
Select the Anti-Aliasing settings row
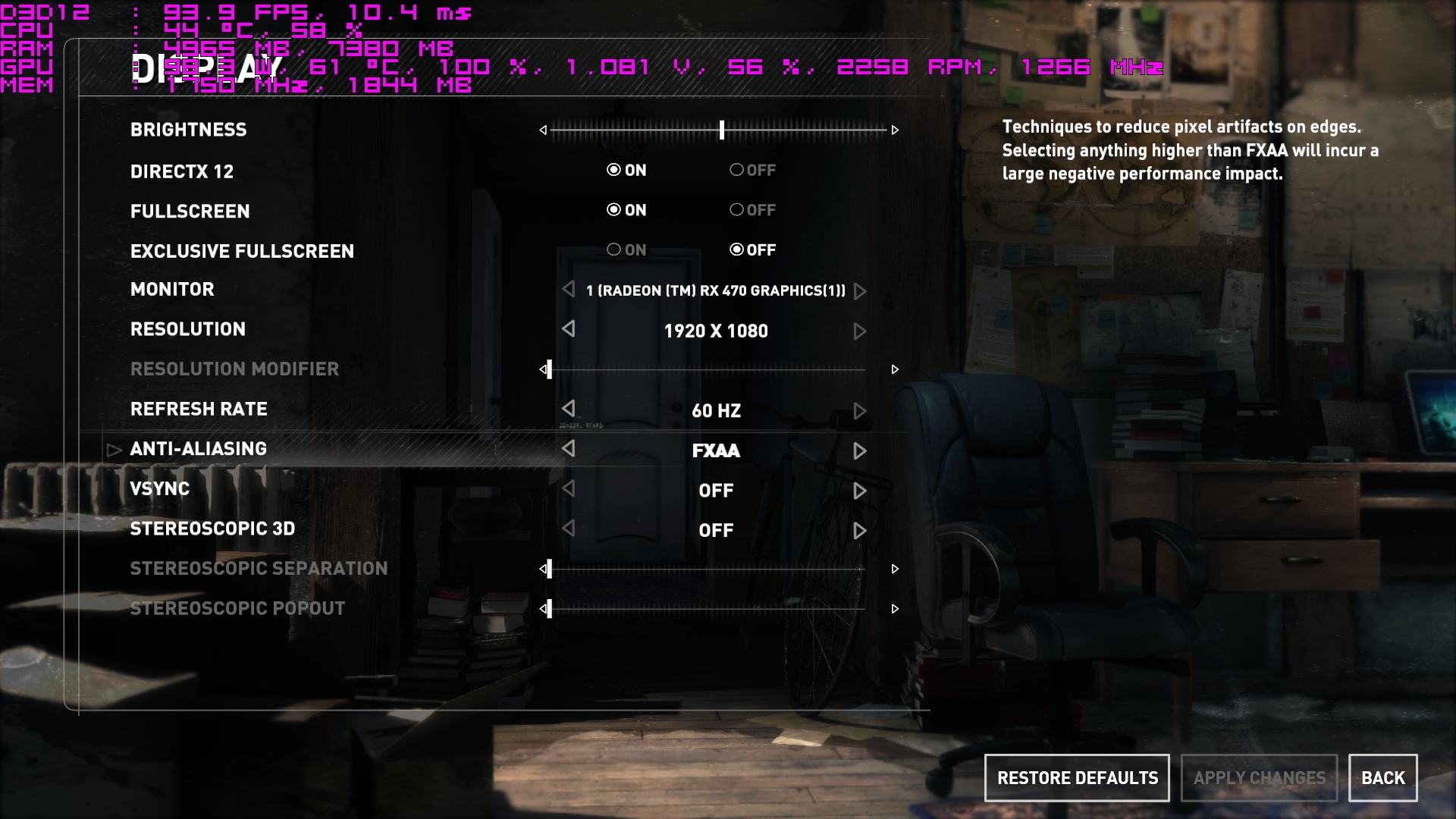point(199,449)
